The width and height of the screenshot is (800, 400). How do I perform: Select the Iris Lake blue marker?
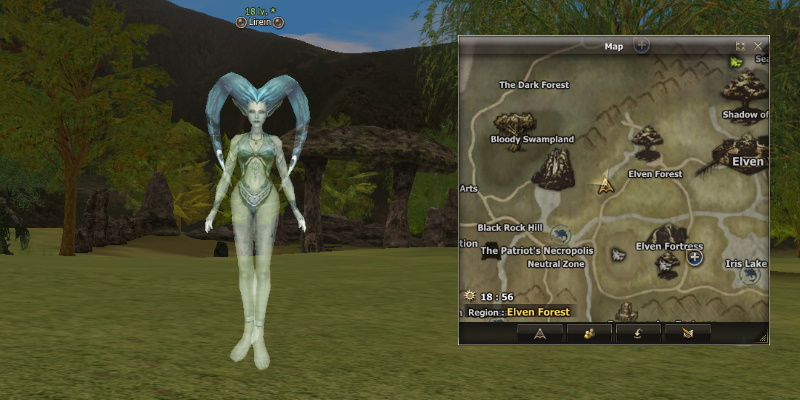tap(748, 275)
